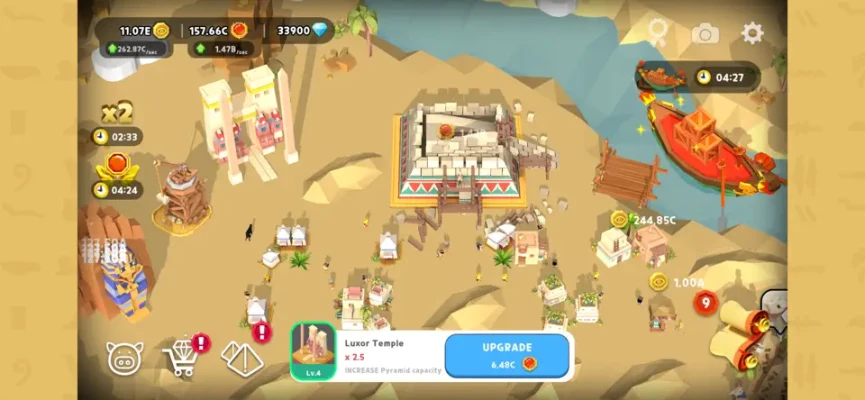Screen dimensions: 865x400
Task: Select the x2 income boost
Action: pyautogui.click(x=117, y=112)
